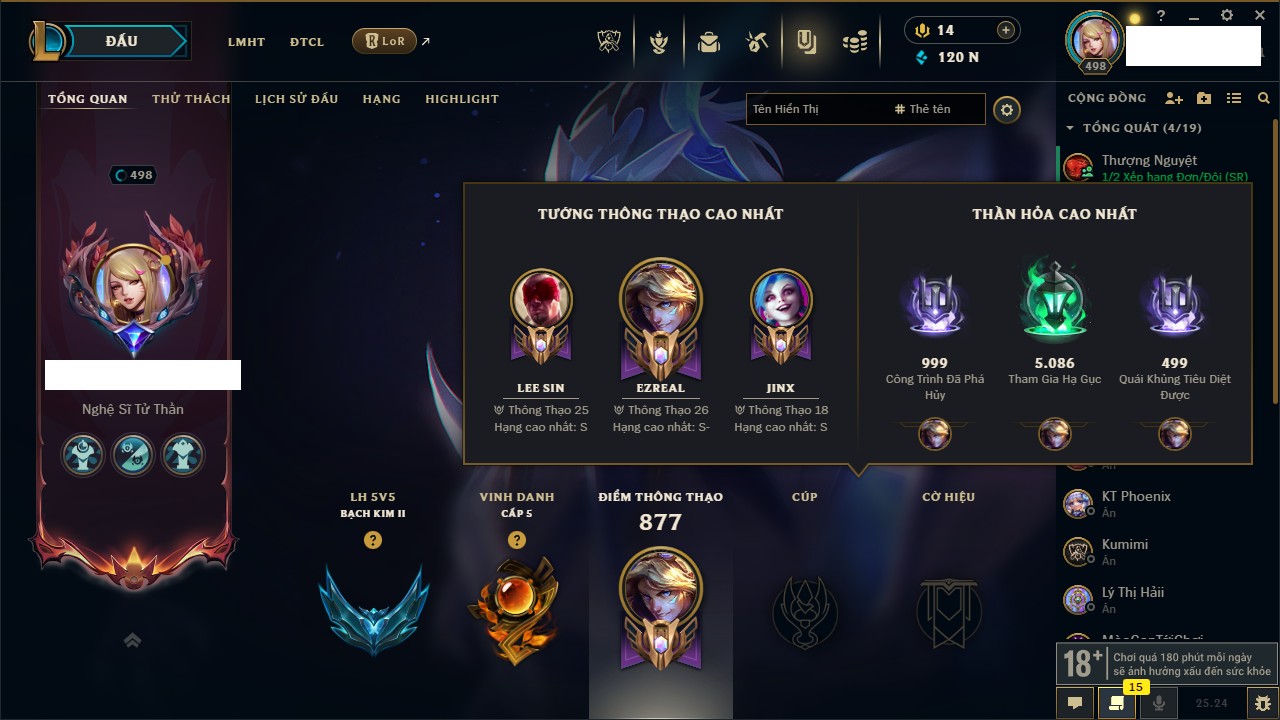This screenshot has height=720, width=1280.
Task: View the LỊCH SỬ ĐẤU tab
Action: click(x=296, y=99)
